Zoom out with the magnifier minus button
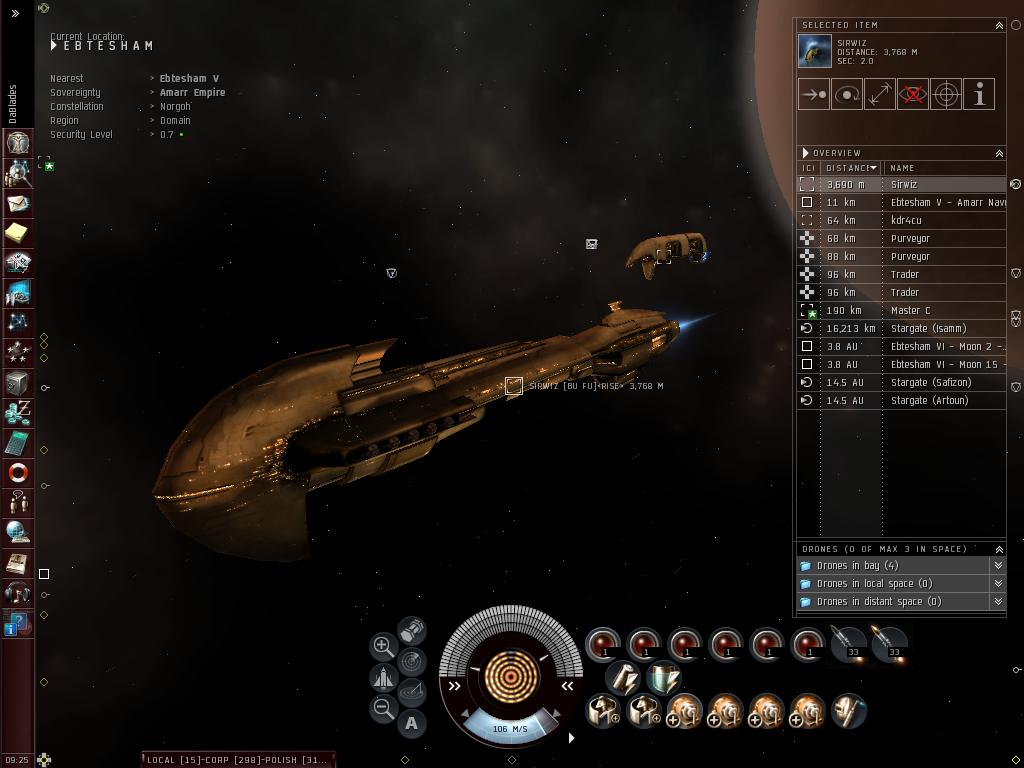Image resolution: width=1024 pixels, height=768 pixels. [383, 709]
